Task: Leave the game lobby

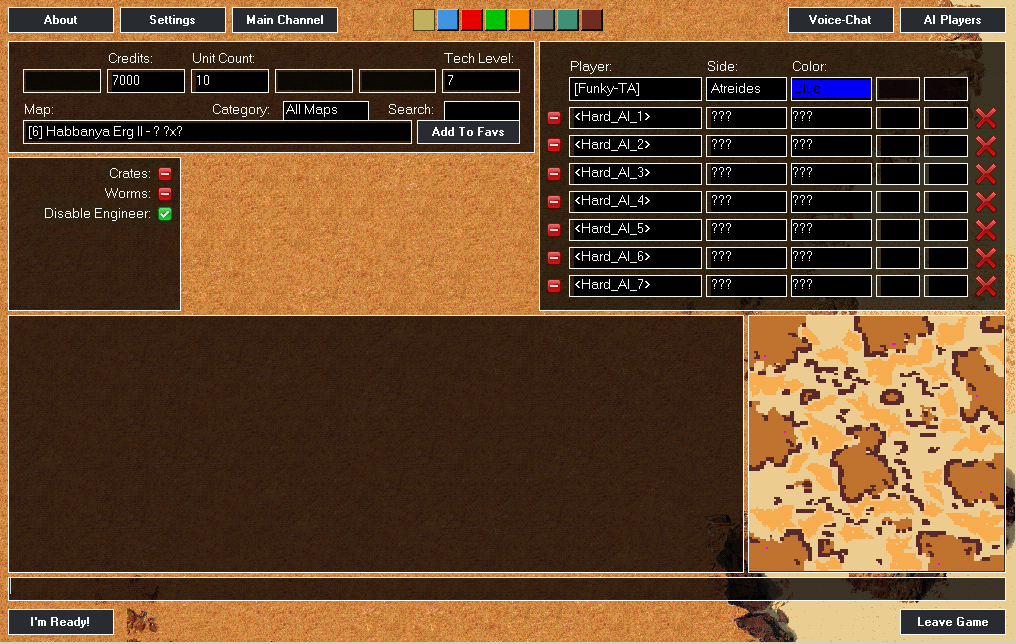Action: point(953,622)
